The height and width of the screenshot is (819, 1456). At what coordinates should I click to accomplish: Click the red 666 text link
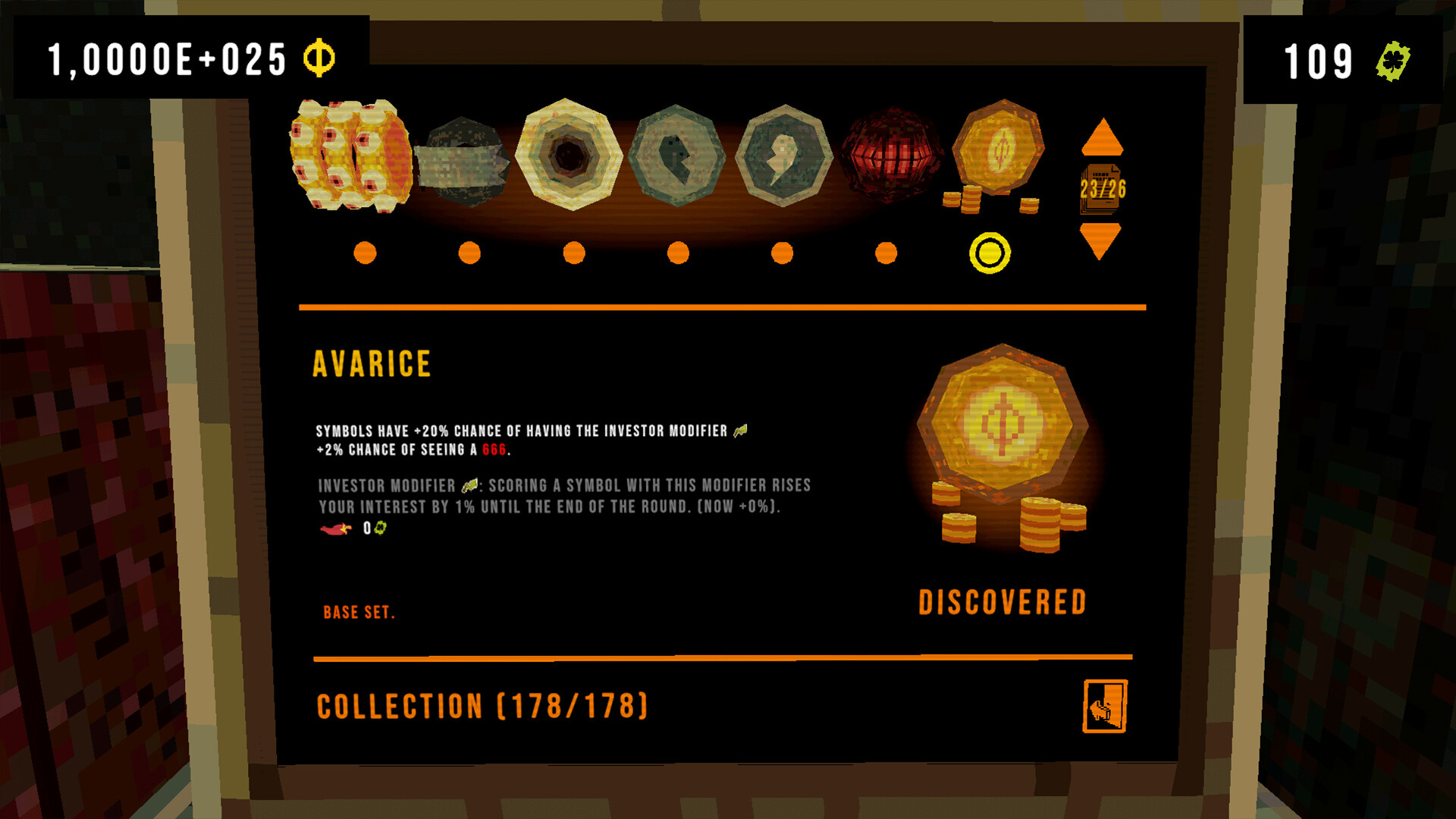point(494,448)
